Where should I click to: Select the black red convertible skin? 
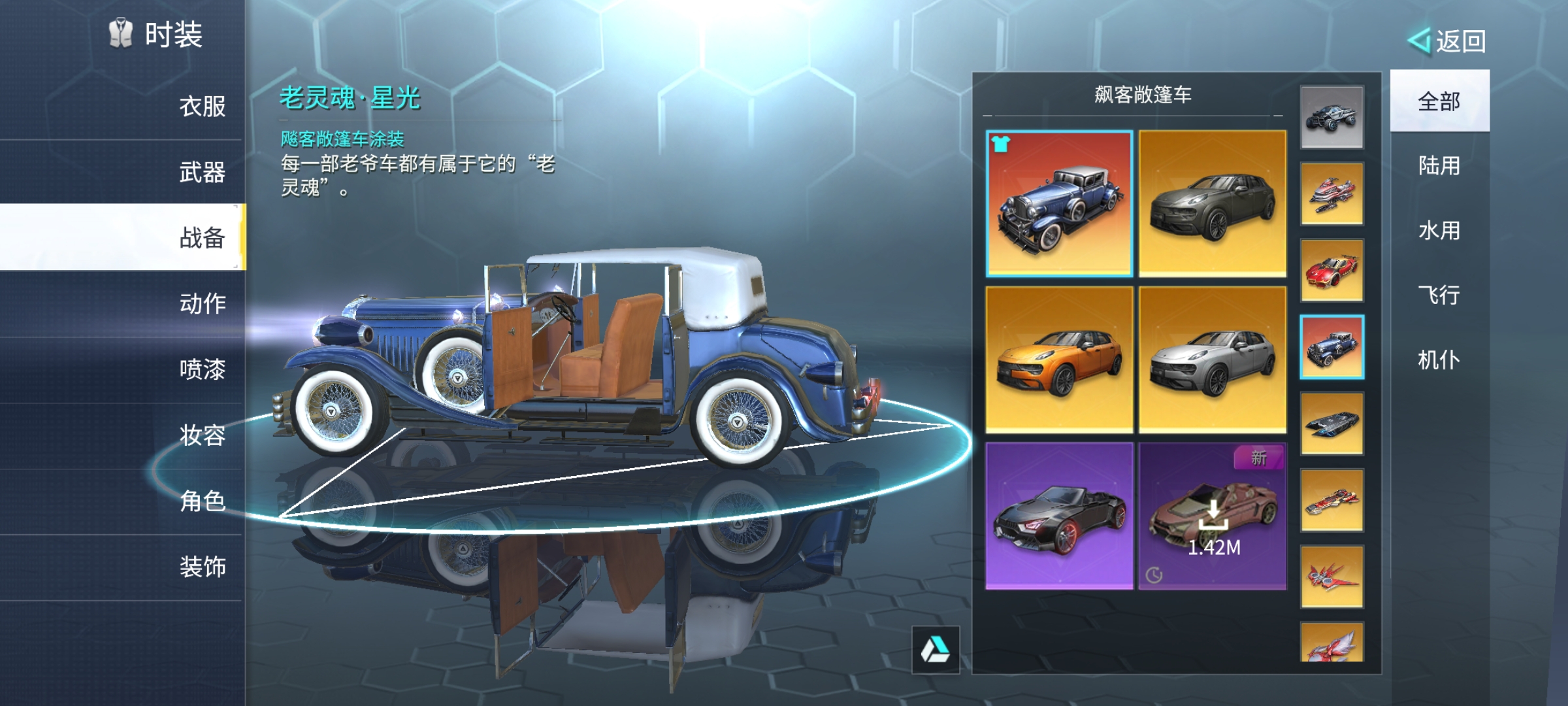(x=1059, y=516)
